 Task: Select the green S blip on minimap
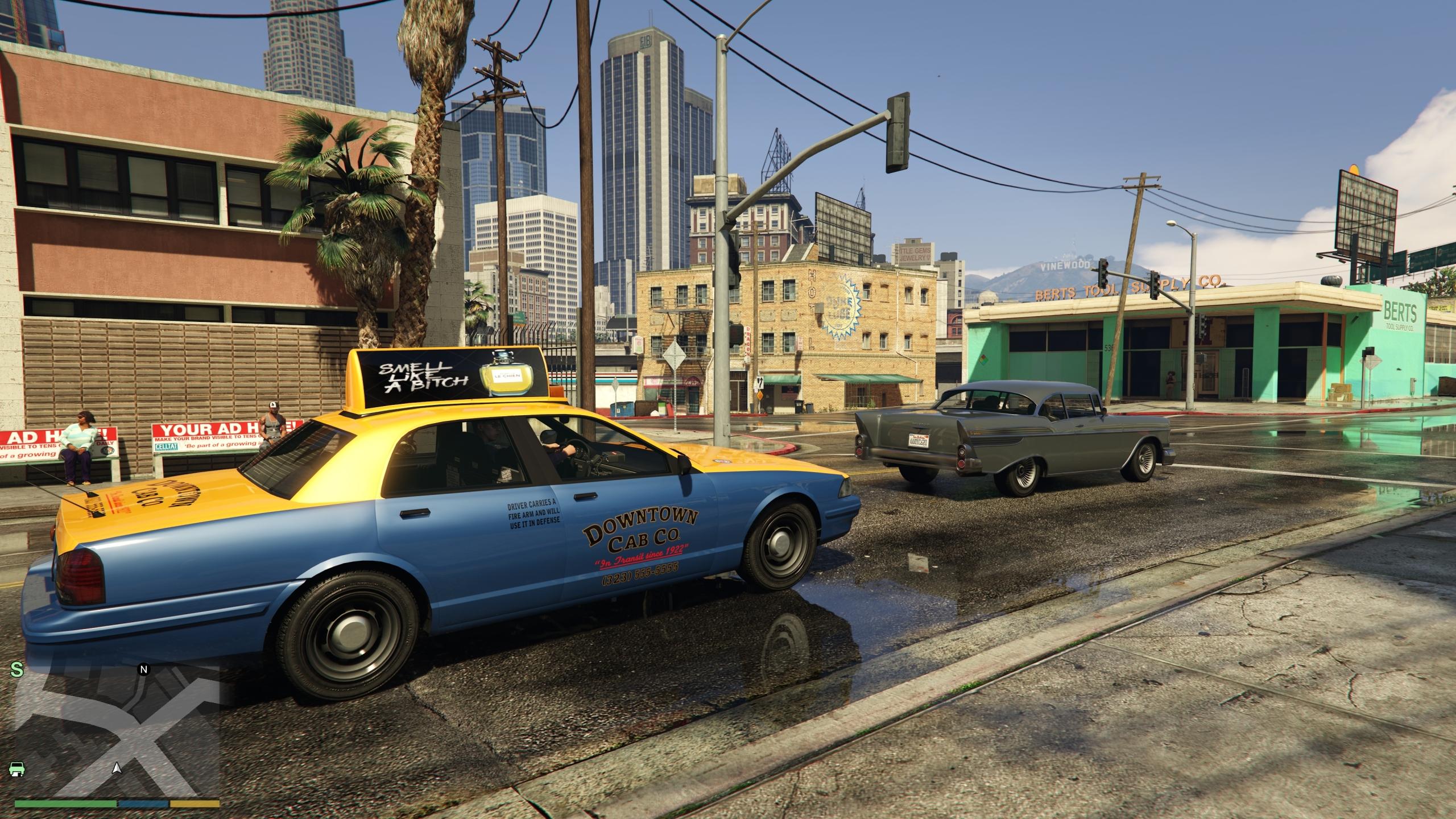click(x=18, y=671)
